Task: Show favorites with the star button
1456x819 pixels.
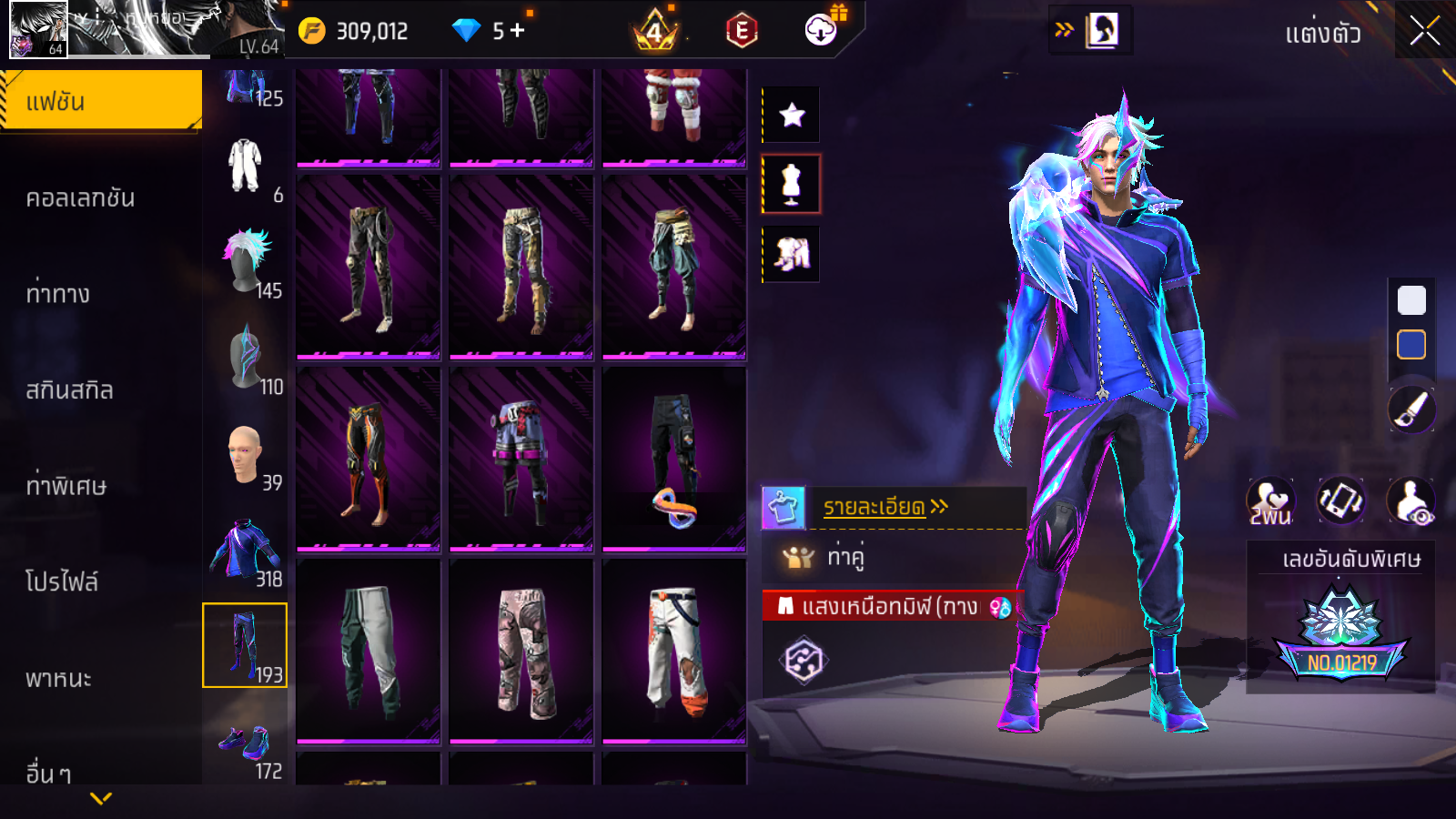Action: tap(792, 115)
